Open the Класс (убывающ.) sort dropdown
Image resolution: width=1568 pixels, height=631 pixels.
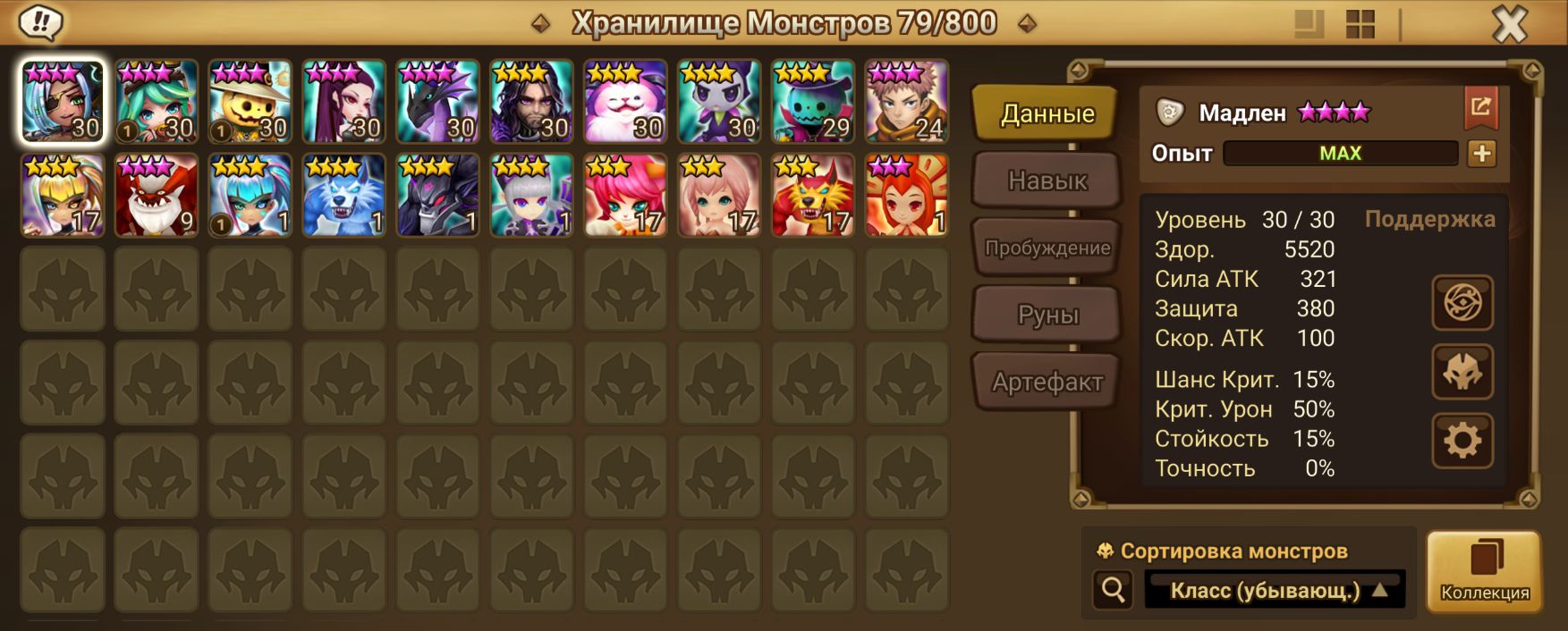[1276, 591]
